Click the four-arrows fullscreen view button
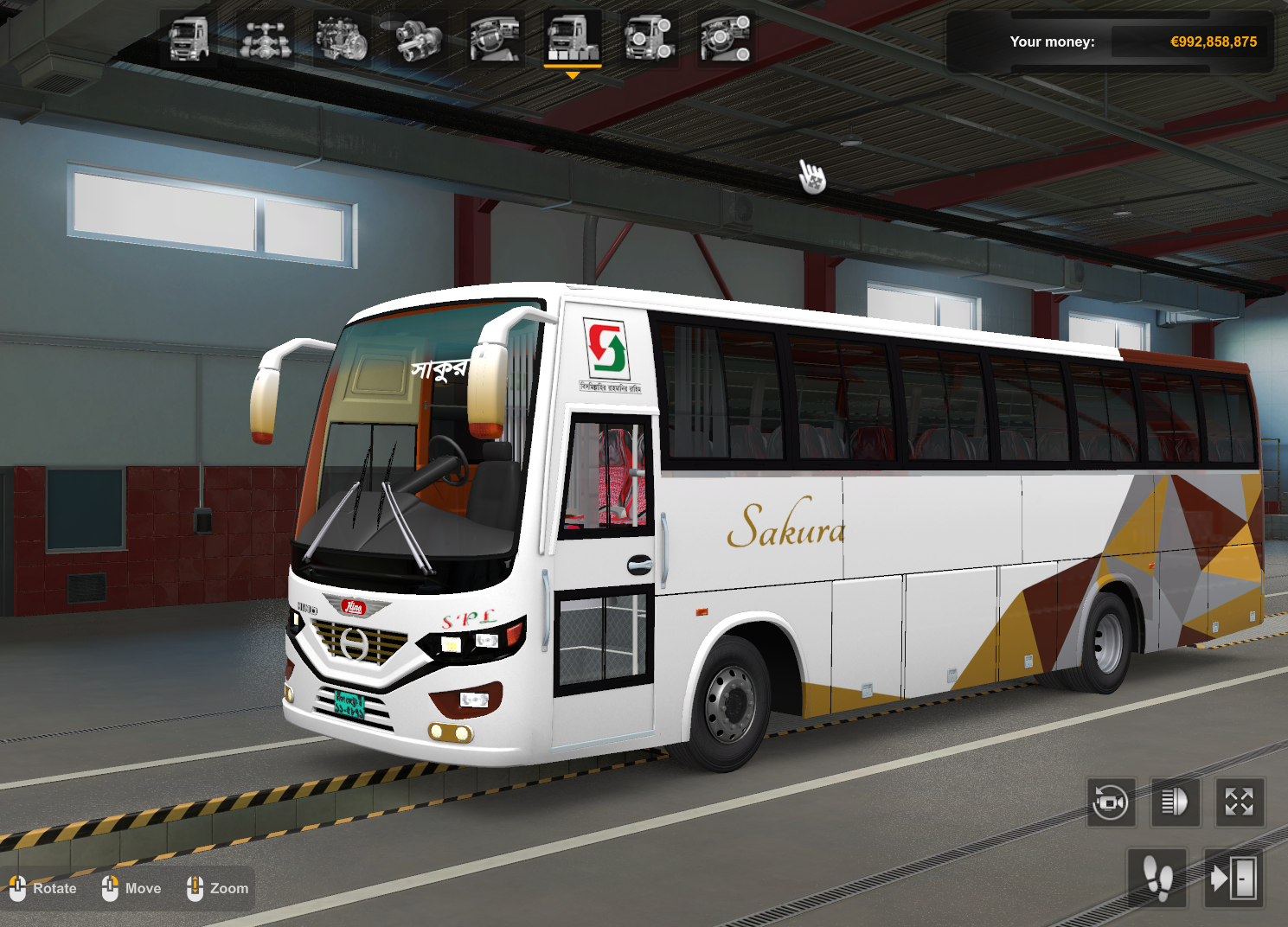The width and height of the screenshot is (1288, 927). [x=1239, y=802]
